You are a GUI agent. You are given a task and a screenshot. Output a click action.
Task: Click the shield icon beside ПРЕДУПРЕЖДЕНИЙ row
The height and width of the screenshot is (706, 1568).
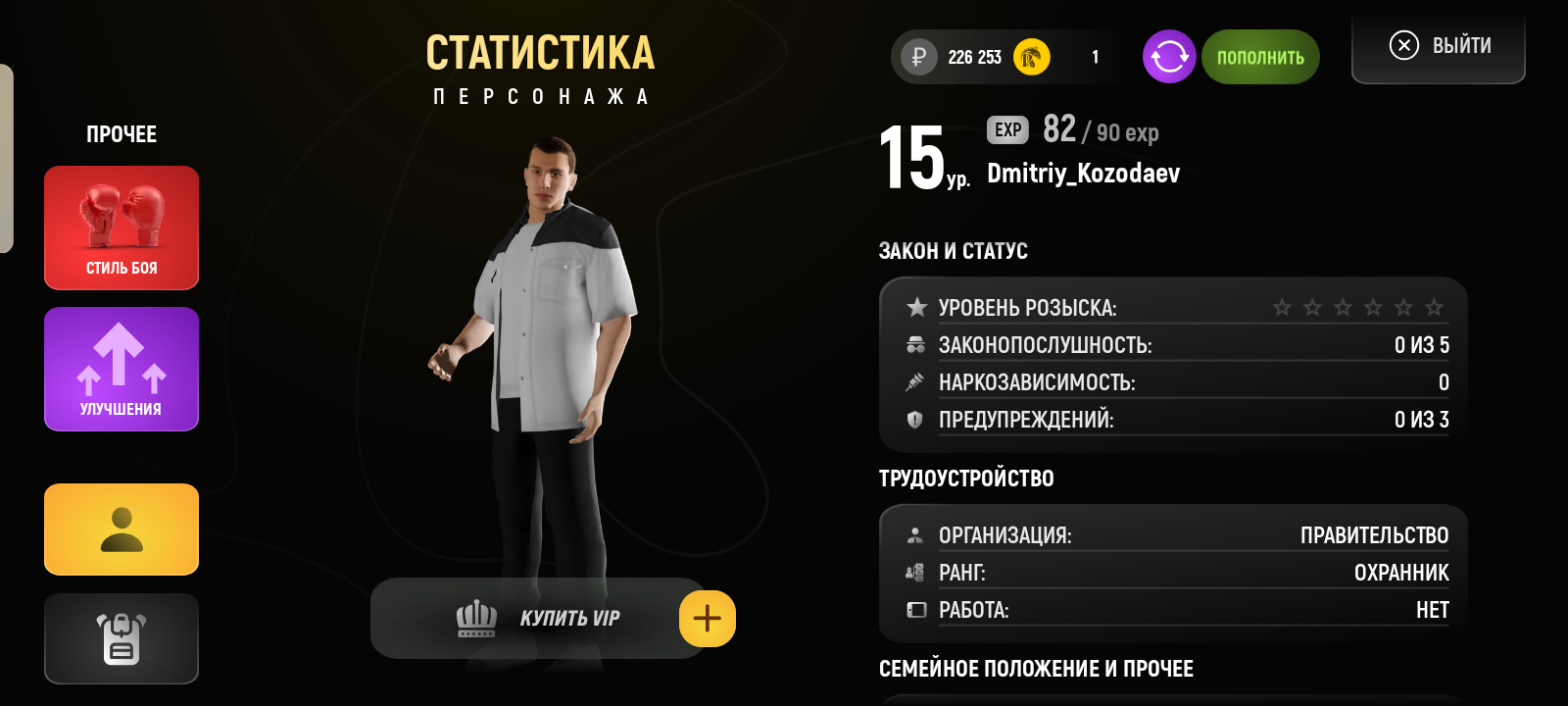[913, 420]
